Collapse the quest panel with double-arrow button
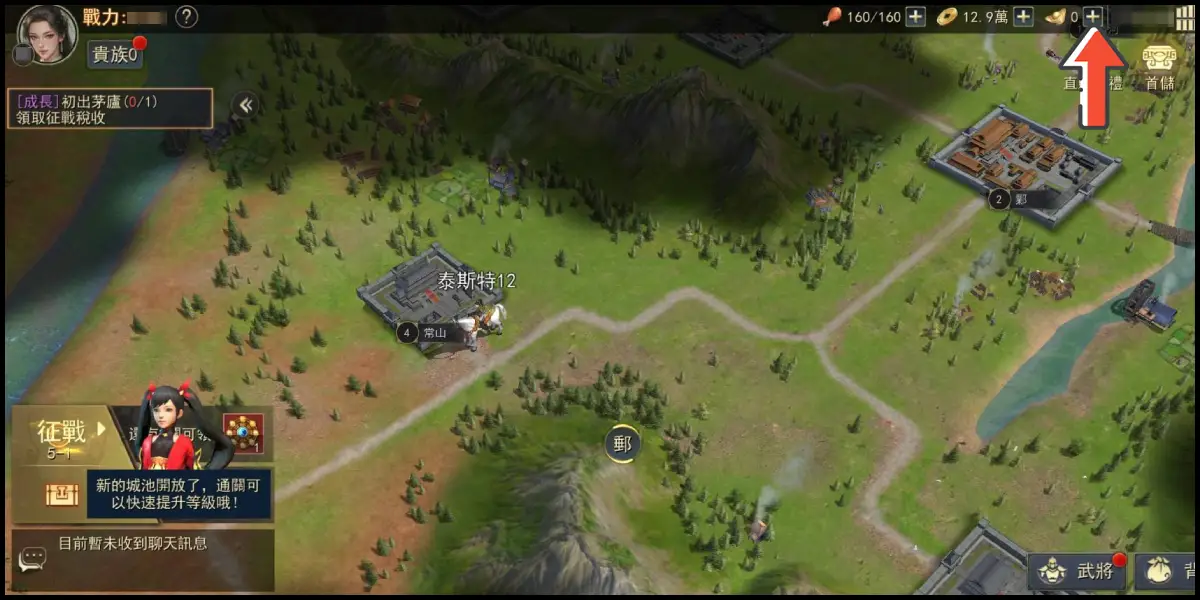Screen dimensions: 1200x600 (243, 105)
